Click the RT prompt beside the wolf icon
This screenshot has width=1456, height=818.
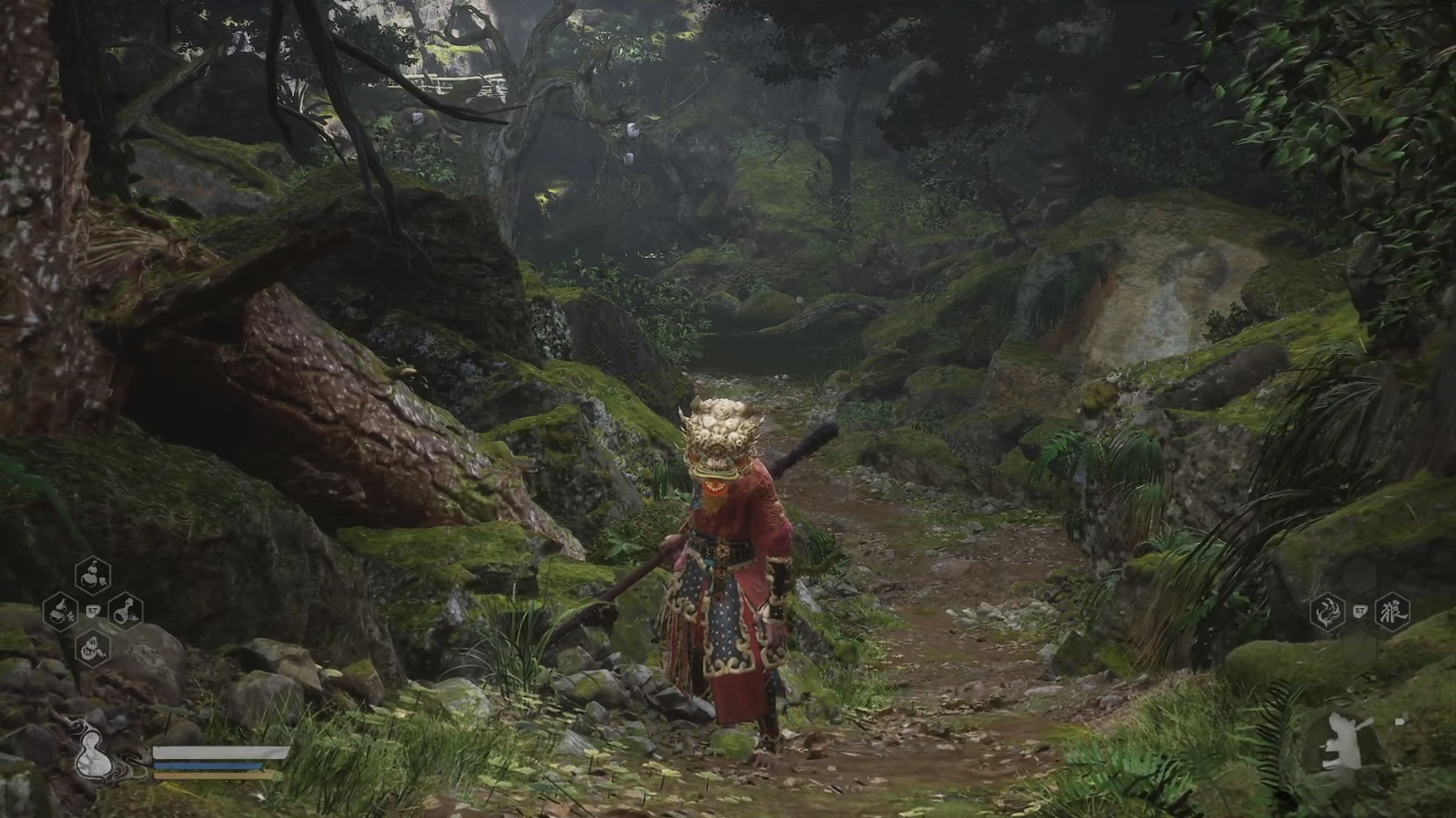(x=1360, y=610)
